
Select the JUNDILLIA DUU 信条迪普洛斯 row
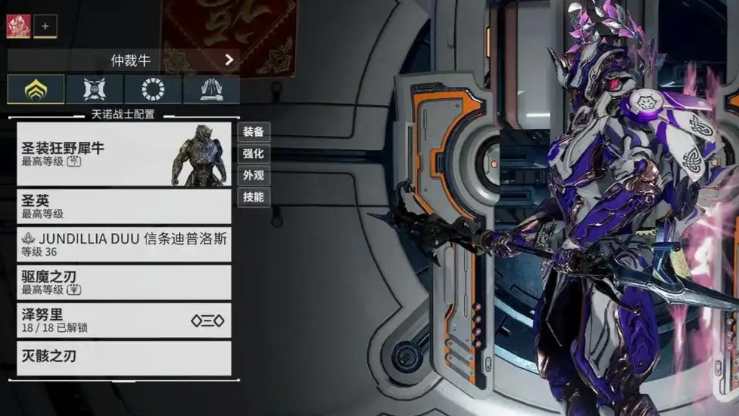point(124,244)
